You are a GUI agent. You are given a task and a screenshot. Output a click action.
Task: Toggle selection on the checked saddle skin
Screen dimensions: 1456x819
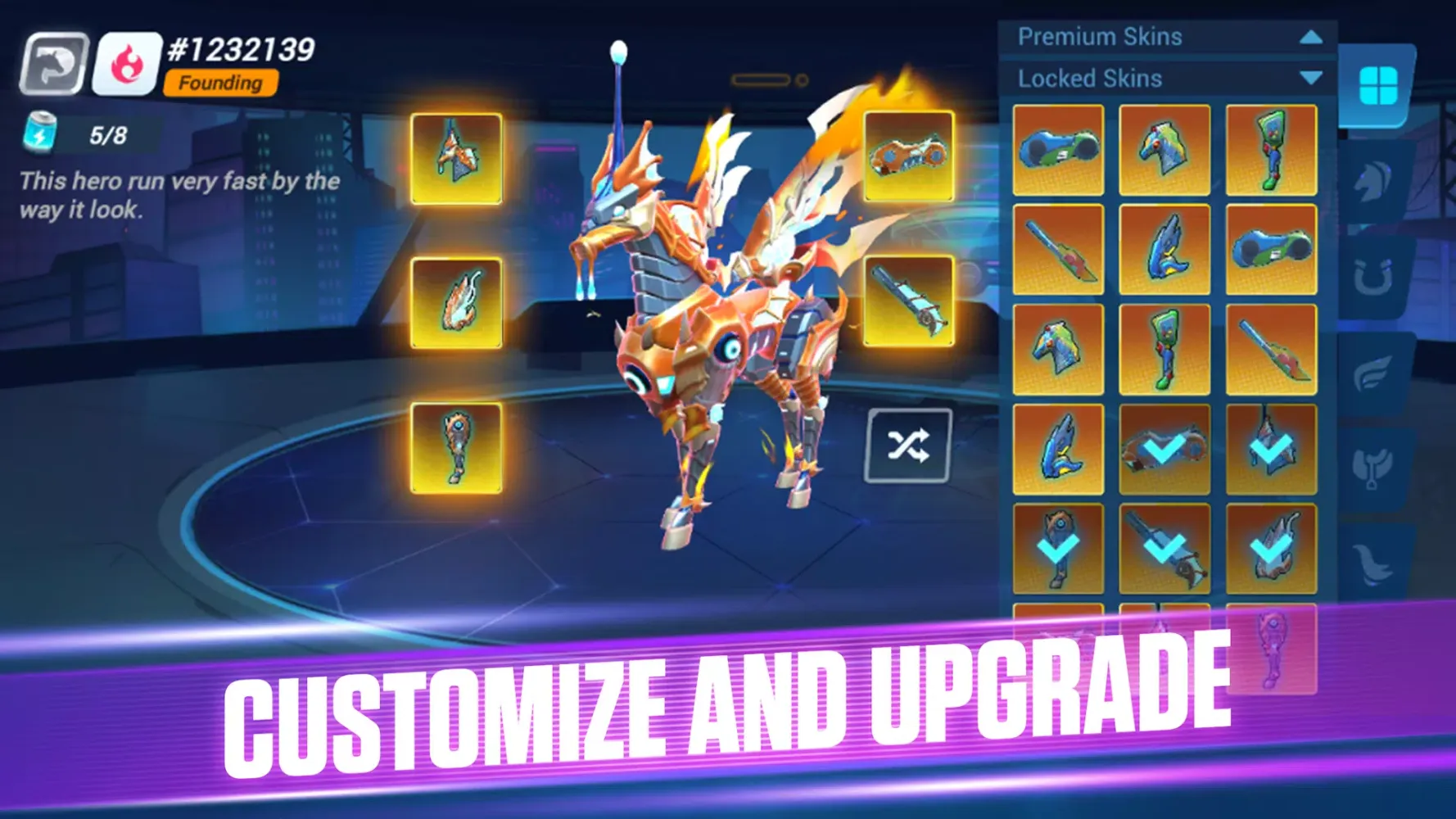coord(1163,449)
